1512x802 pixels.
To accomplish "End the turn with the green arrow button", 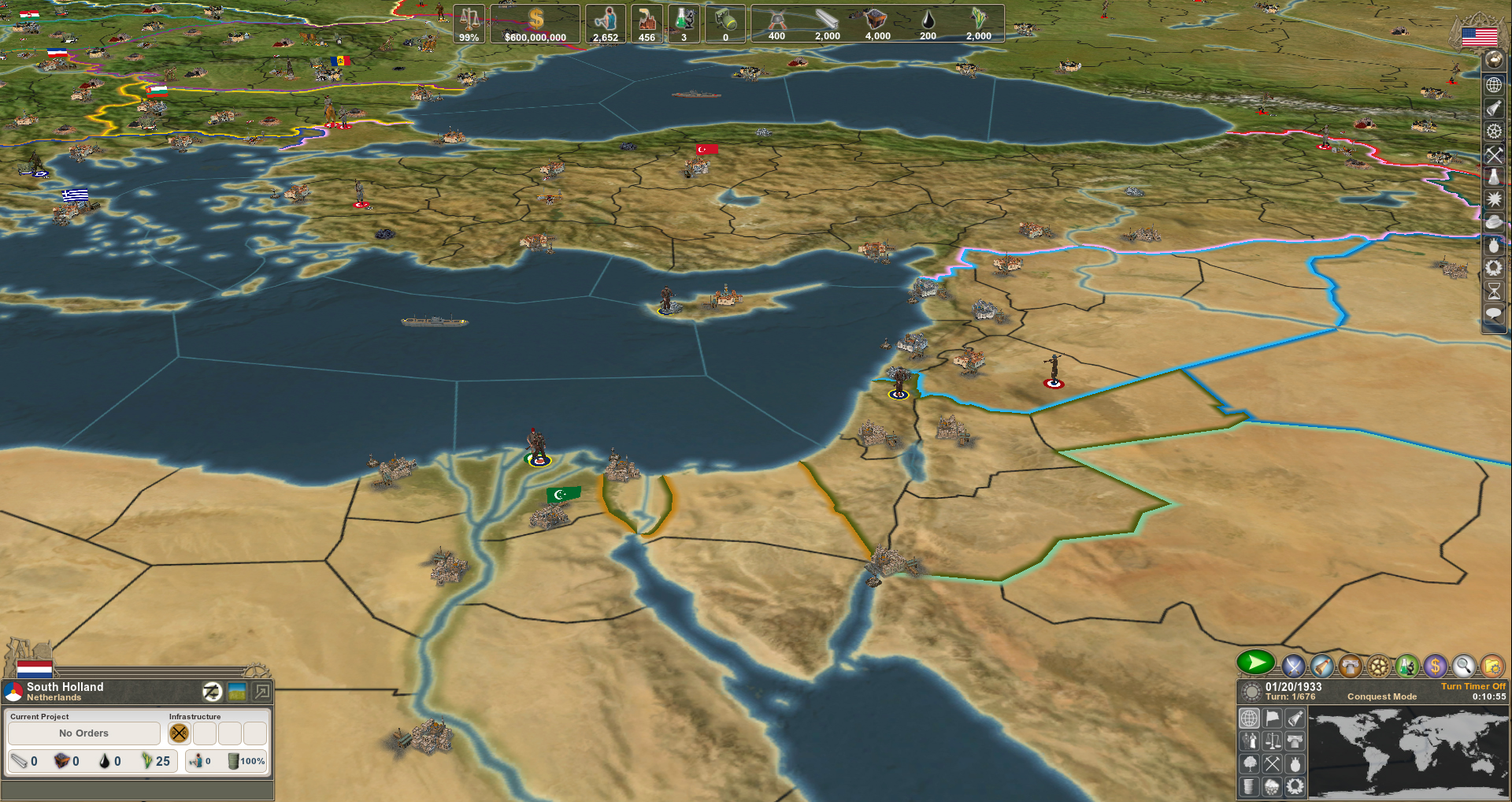I will pyautogui.click(x=1255, y=663).
